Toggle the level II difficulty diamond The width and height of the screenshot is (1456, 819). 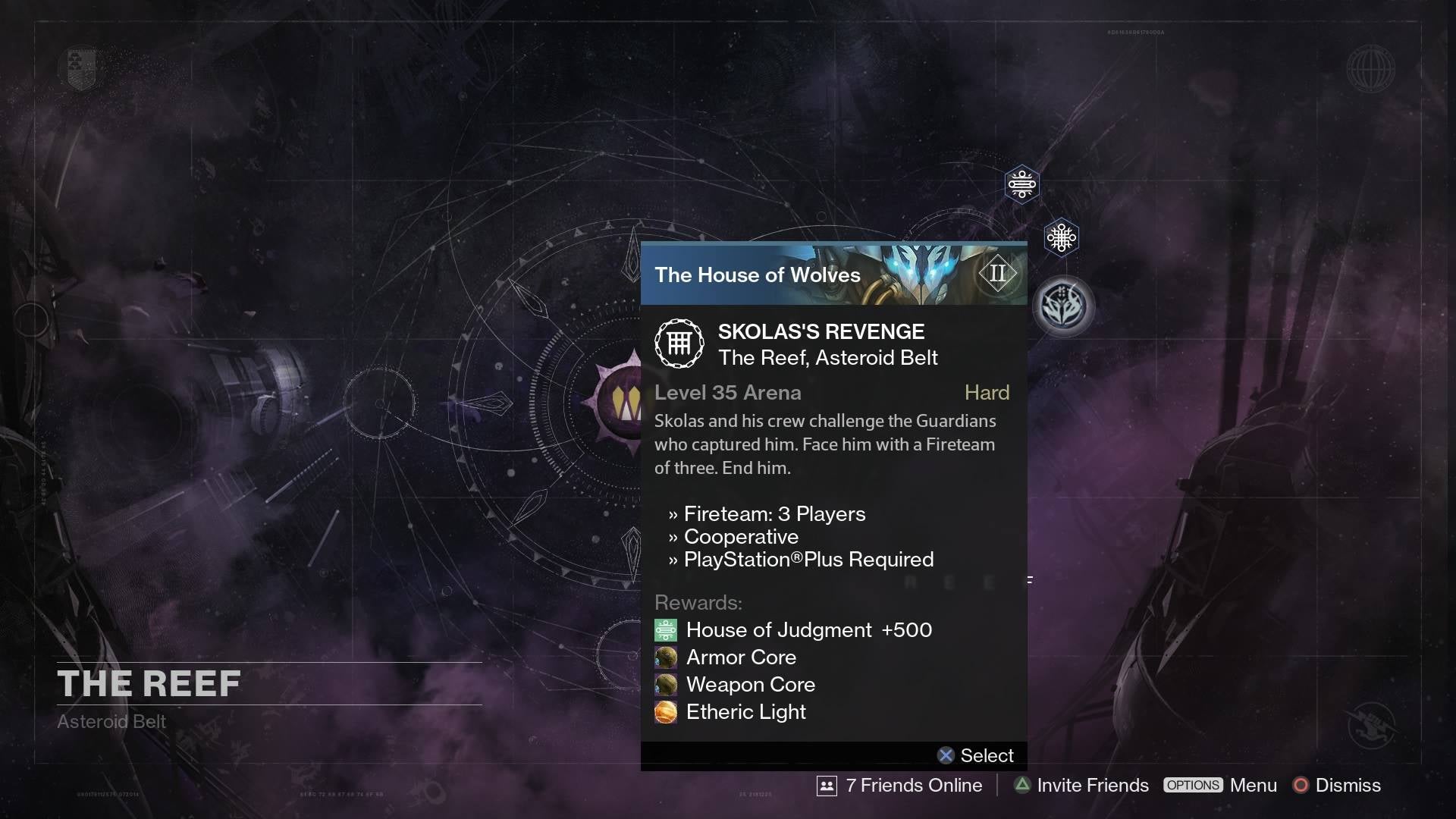pos(997,273)
